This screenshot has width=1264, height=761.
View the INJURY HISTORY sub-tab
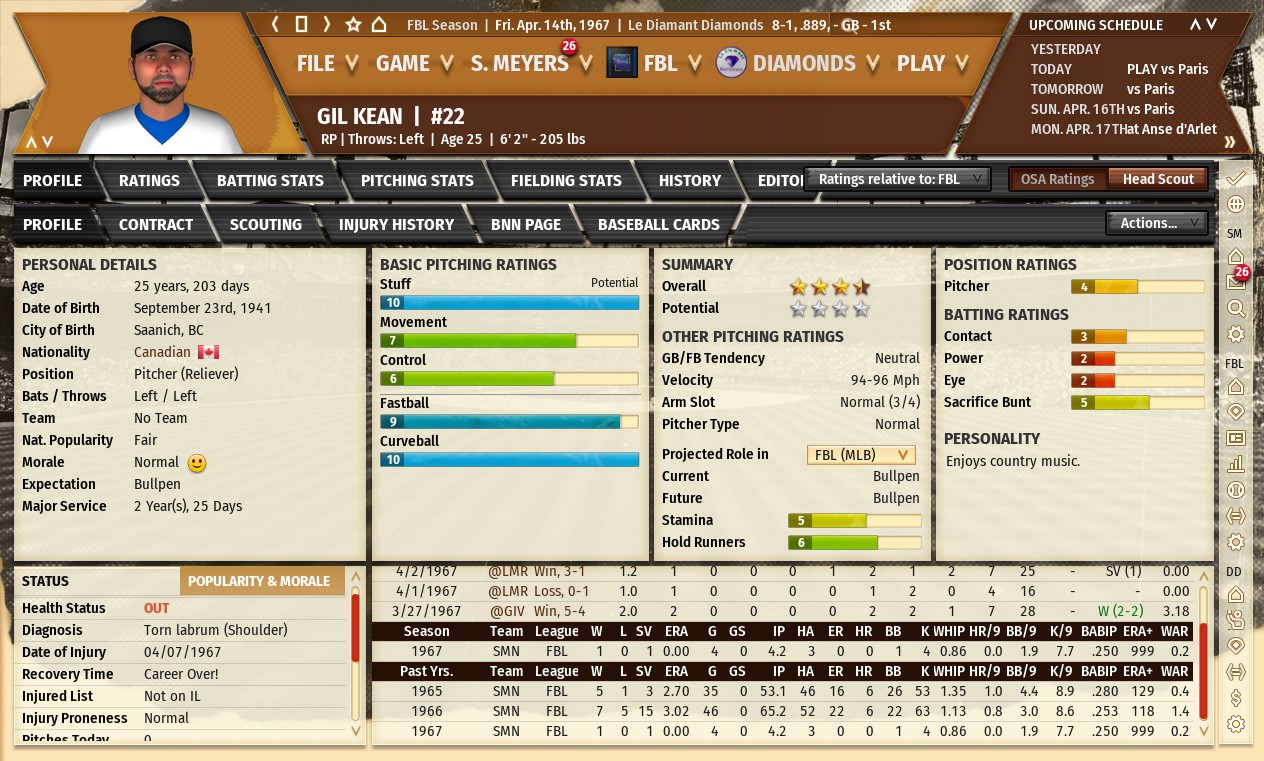[x=396, y=224]
